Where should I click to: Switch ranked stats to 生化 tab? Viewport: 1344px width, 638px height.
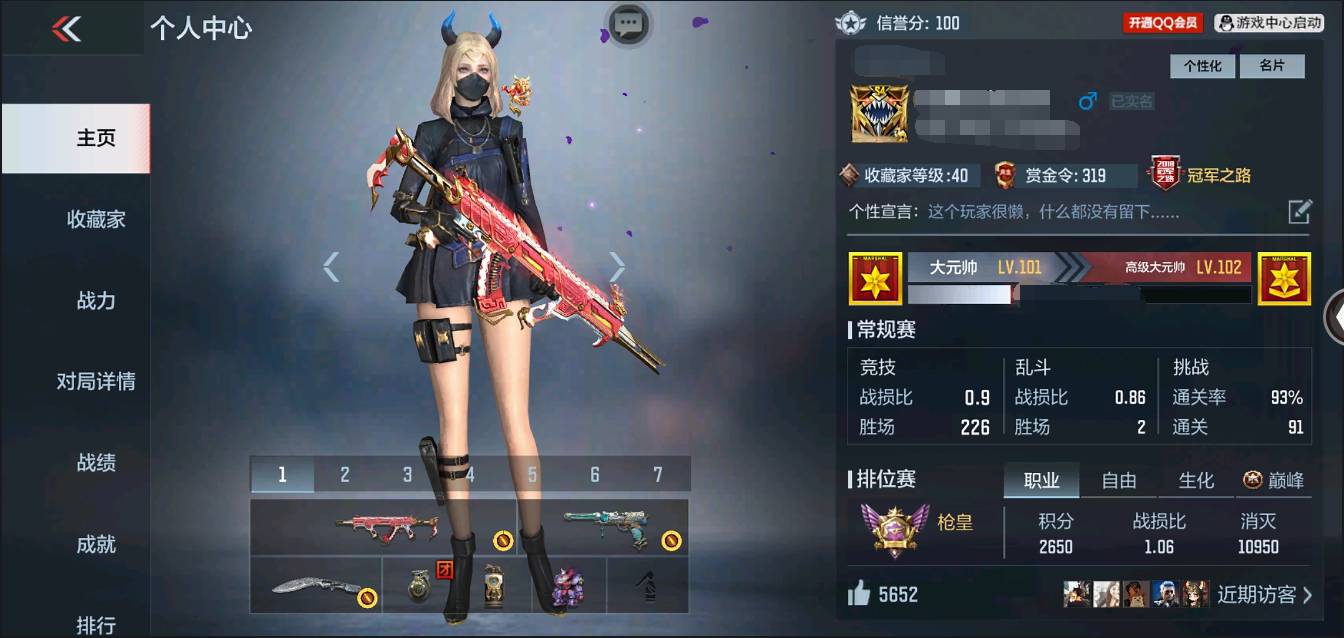[1196, 480]
